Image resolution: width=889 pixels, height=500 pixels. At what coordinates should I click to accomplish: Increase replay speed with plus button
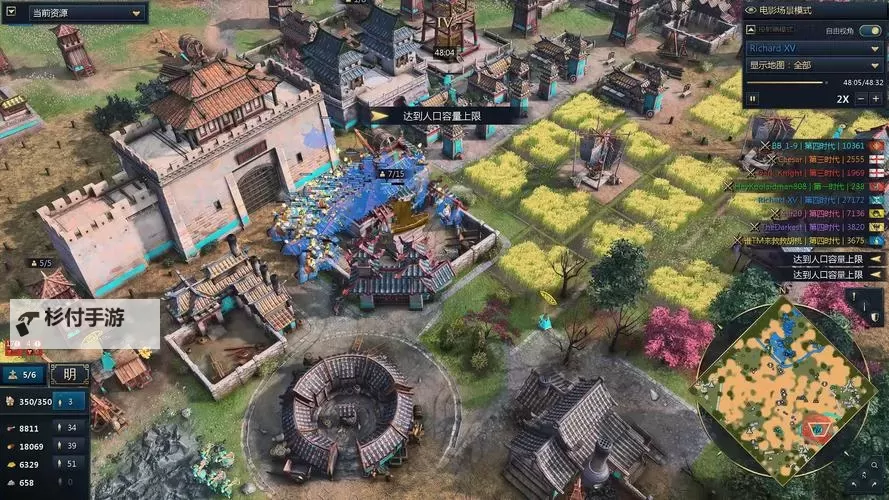click(877, 99)
